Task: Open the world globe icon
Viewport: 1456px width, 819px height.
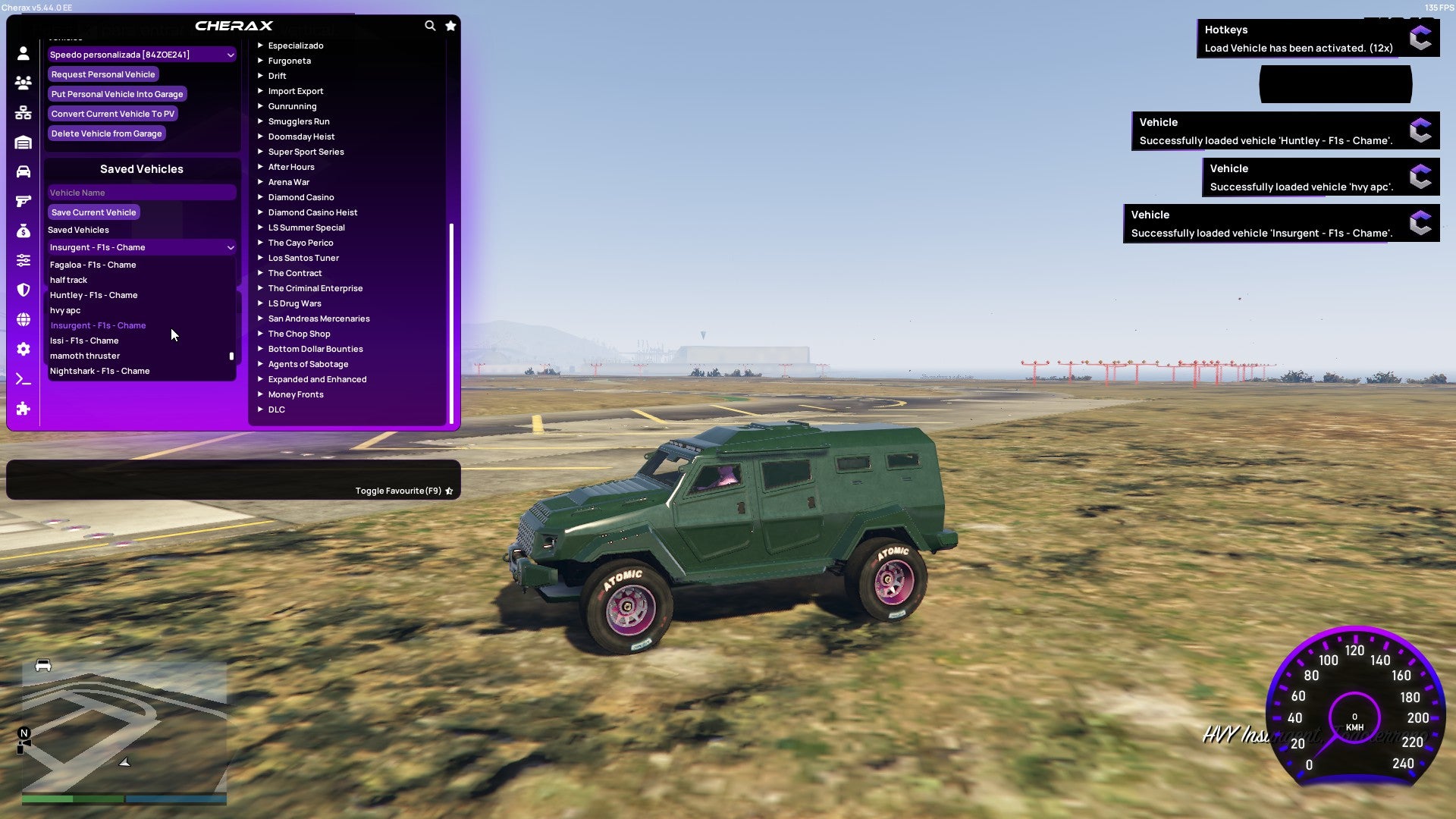Action: [x=23, y=318]
